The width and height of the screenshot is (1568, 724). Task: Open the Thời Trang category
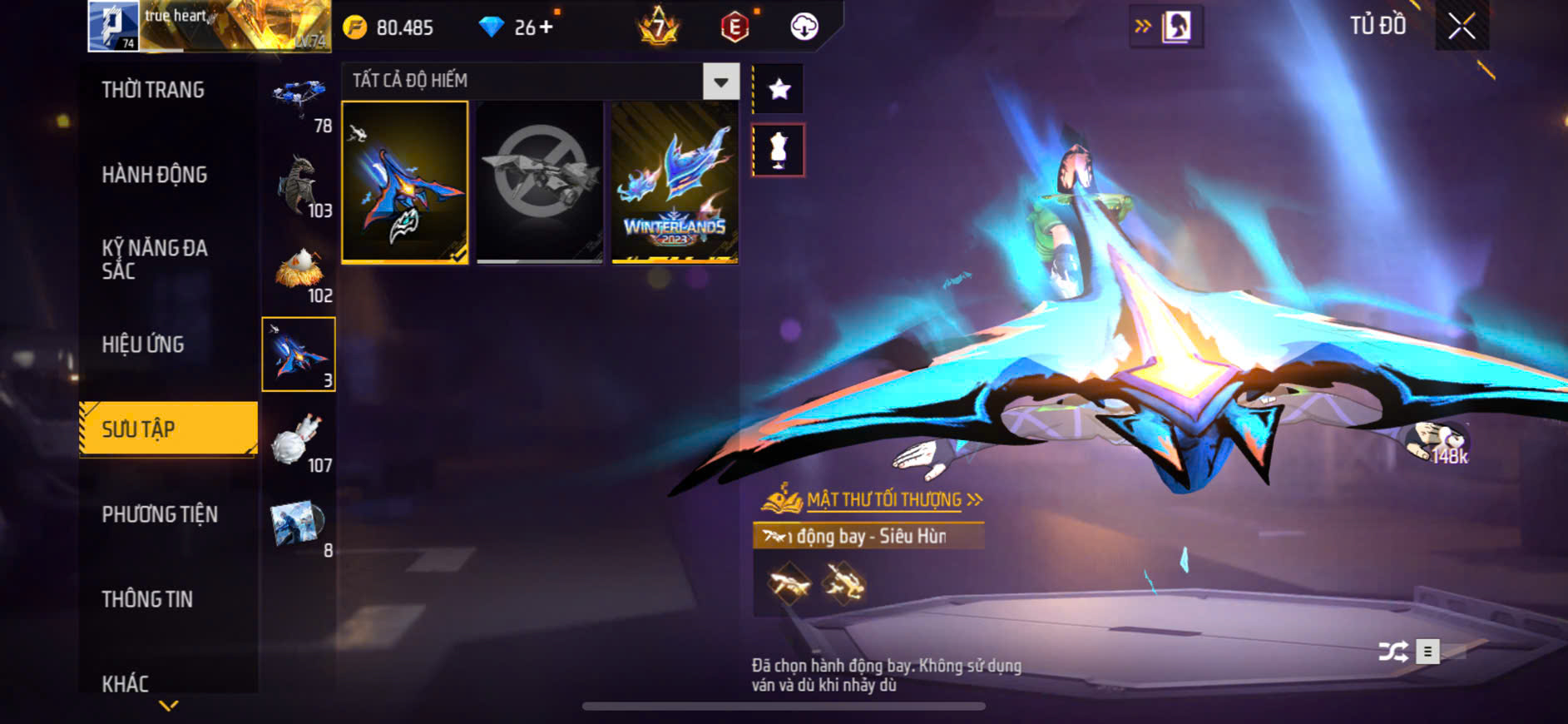click(153, 90)
